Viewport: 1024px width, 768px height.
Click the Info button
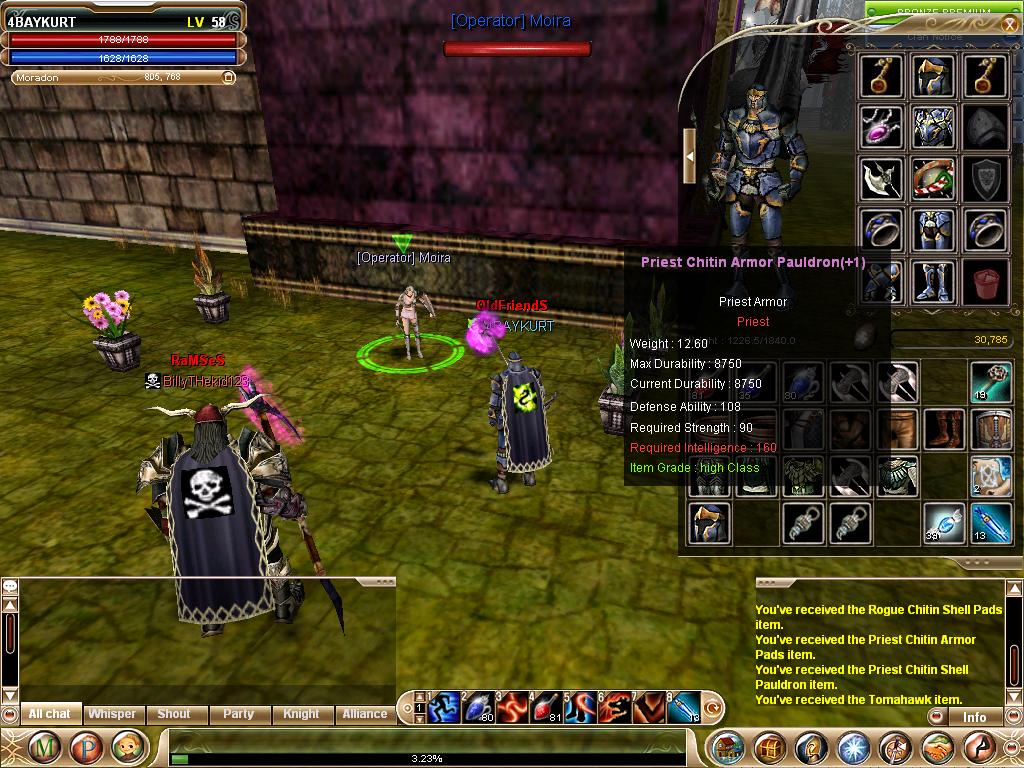974,717
